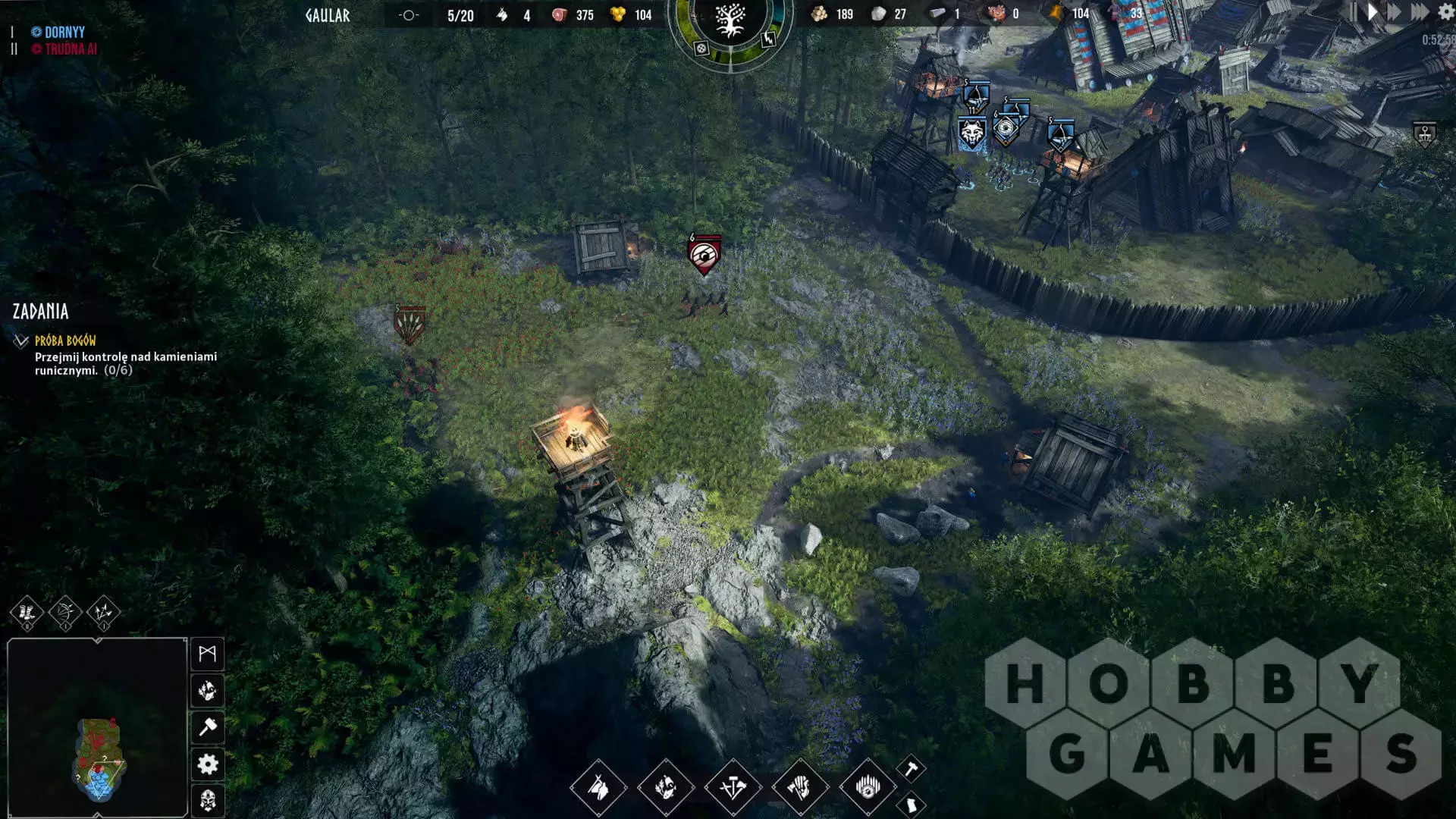The width and height of the screenshot is (1456, 819).
Task: Activate the scattered arrows ability
Action: point(103,611)
